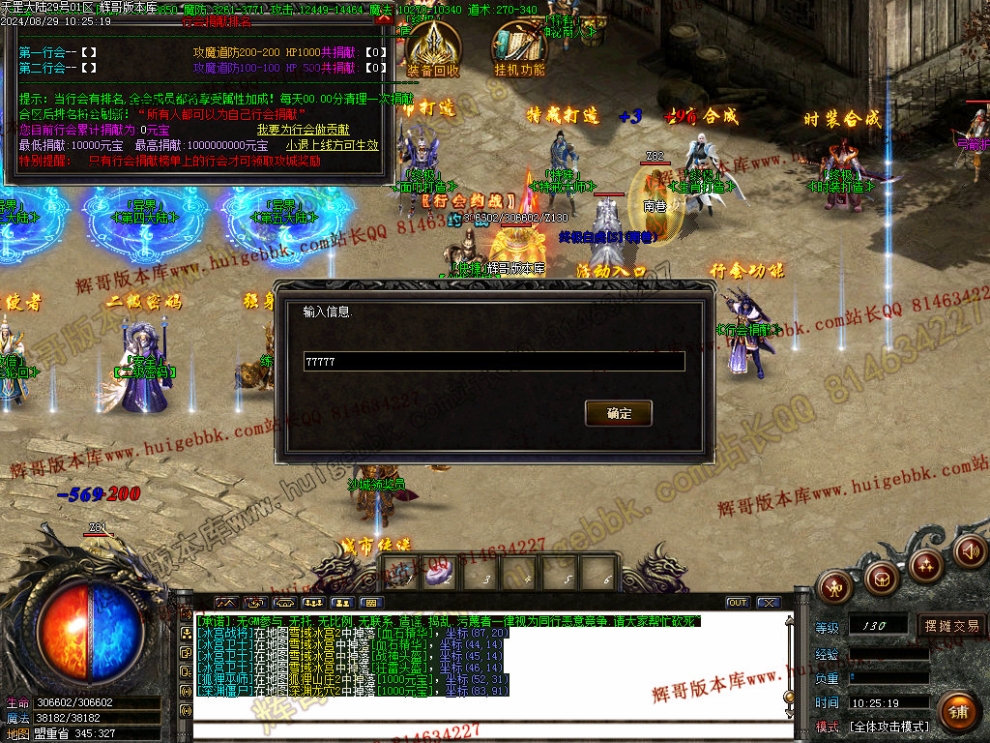Screen dimensions: 990x743
Task: Click the OUT button above chat
Action: [x=737, y=603]
